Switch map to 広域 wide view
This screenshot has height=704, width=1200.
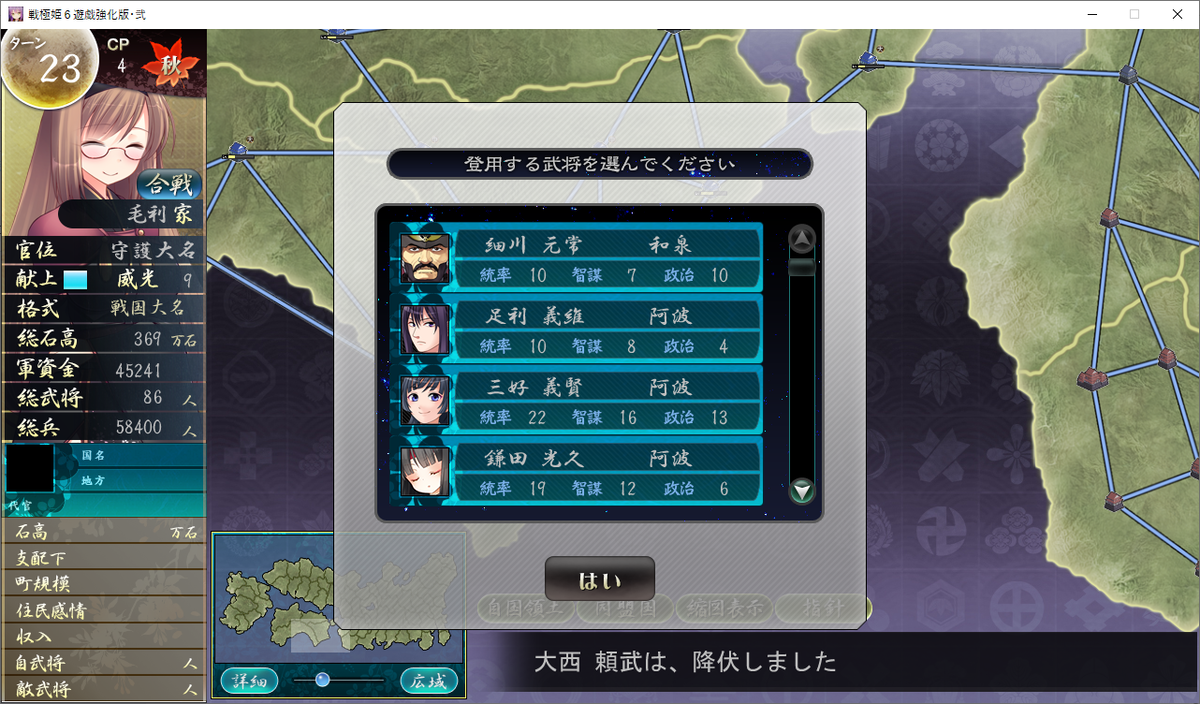[x=429, y=681]
